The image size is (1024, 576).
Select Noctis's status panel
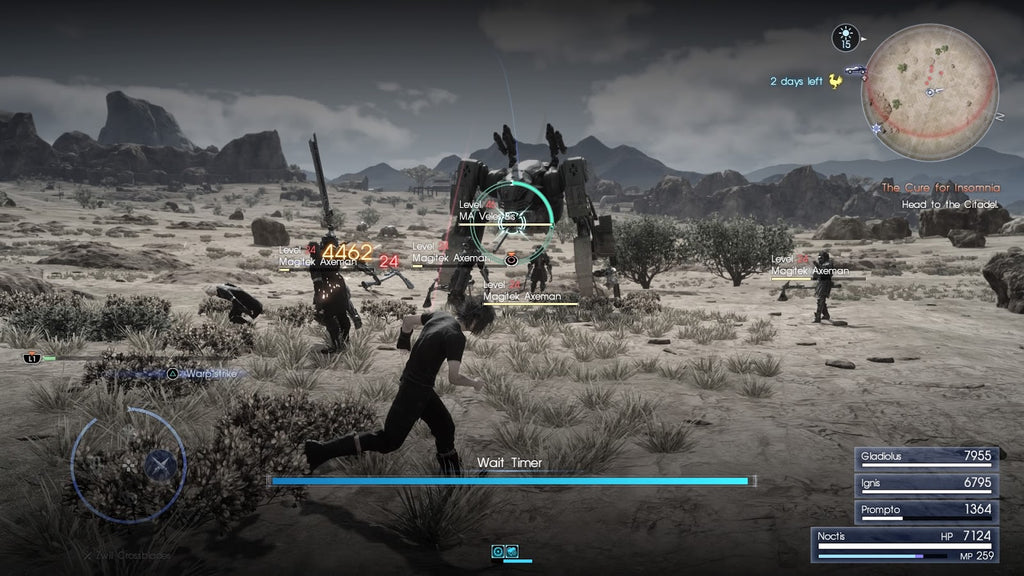915,544
